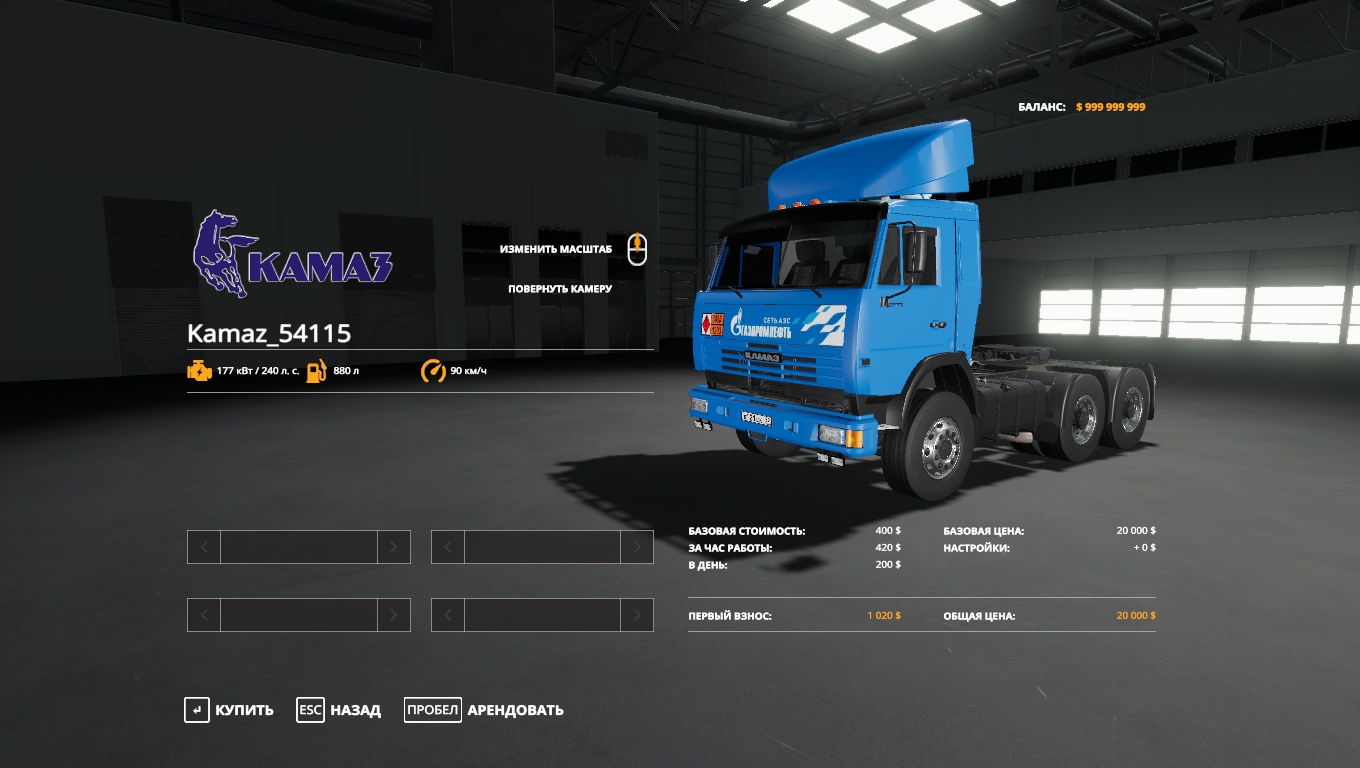Lease the truck via АРЕНДОВАТЬ
The image size is (1360, 768).
click(x=485, y=710)
